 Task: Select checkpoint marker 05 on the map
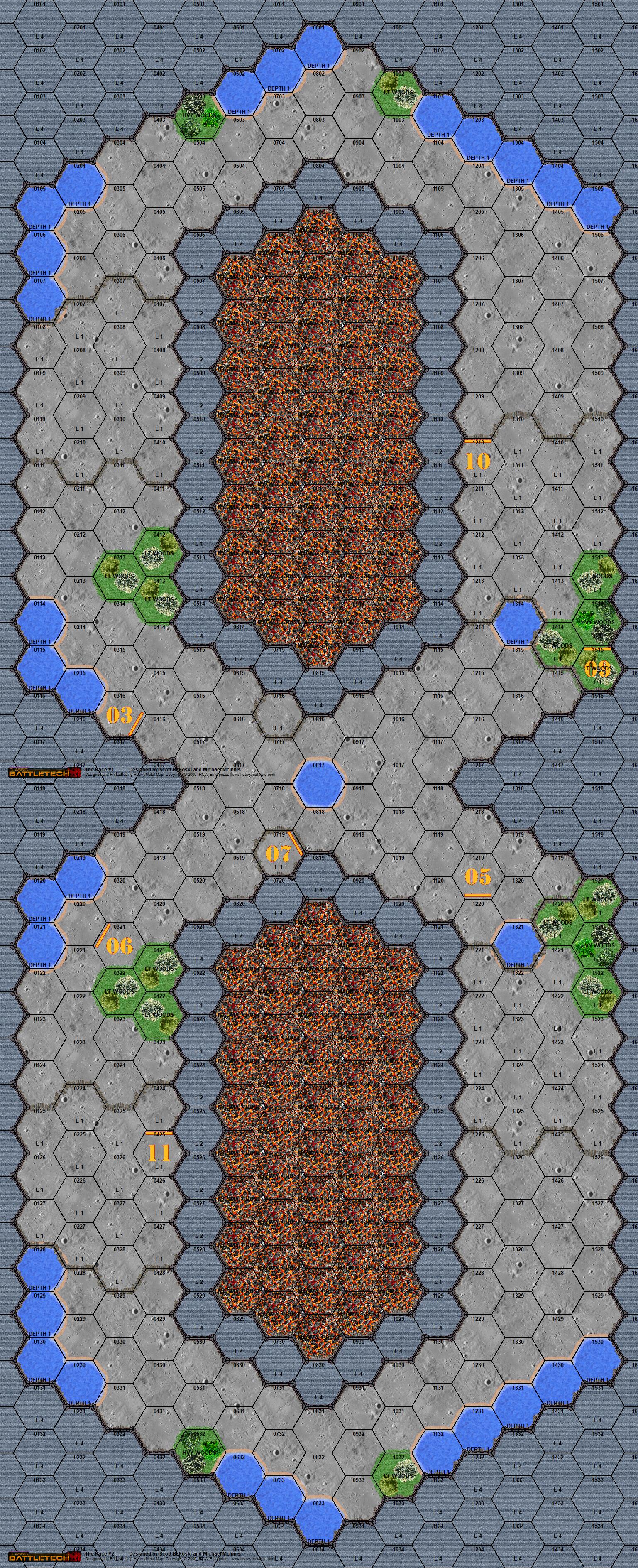point(477,876)
